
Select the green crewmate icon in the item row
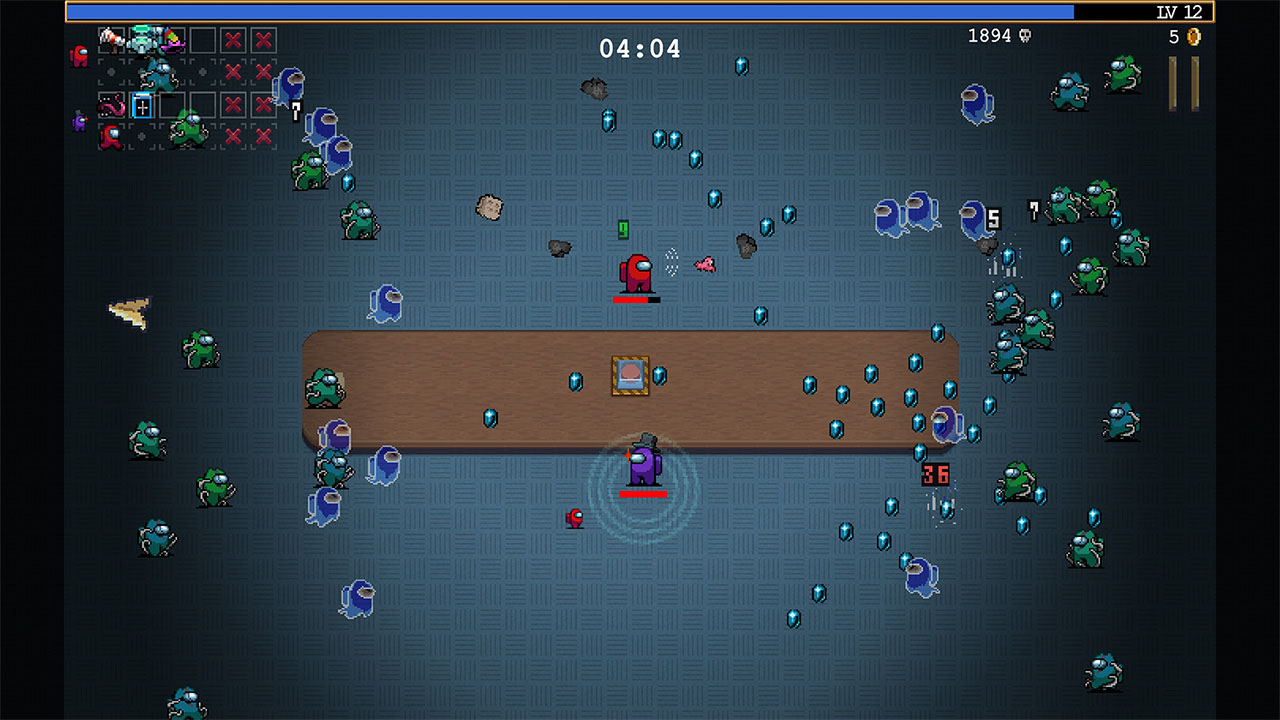click(188, 132)
